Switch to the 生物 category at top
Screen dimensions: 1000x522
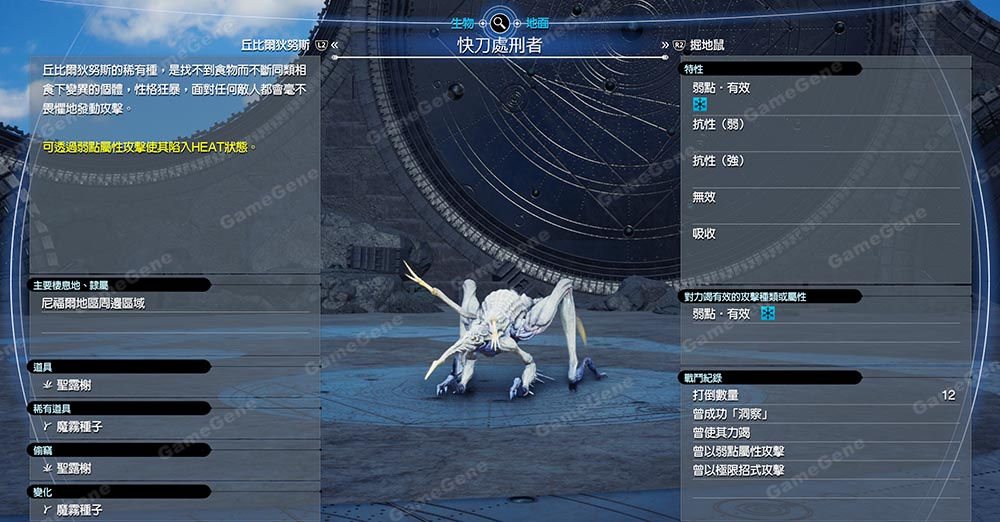pyautogui.click(x=461, y=21)
